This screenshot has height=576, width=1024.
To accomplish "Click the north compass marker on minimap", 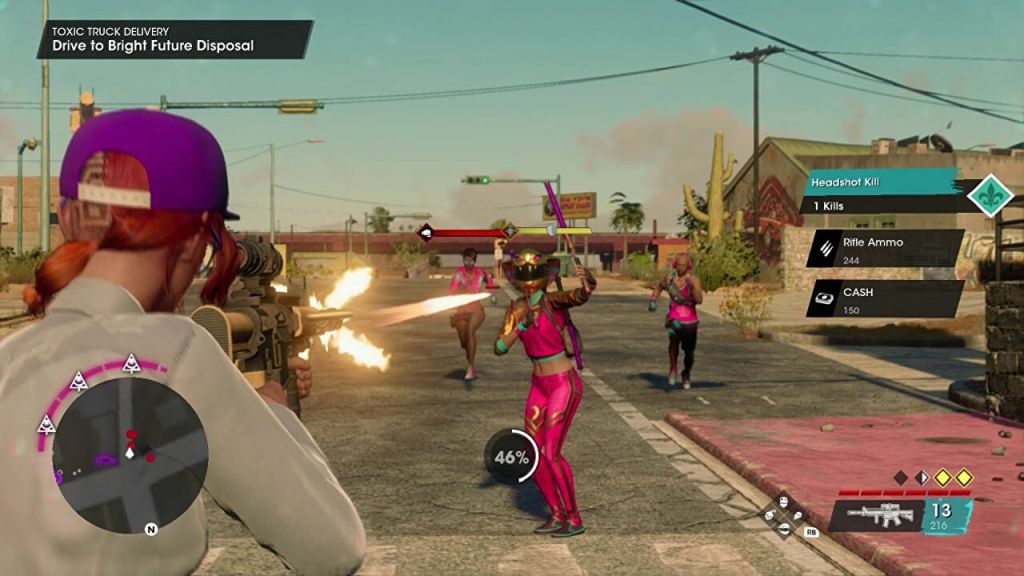I will (x=151, y=528).
